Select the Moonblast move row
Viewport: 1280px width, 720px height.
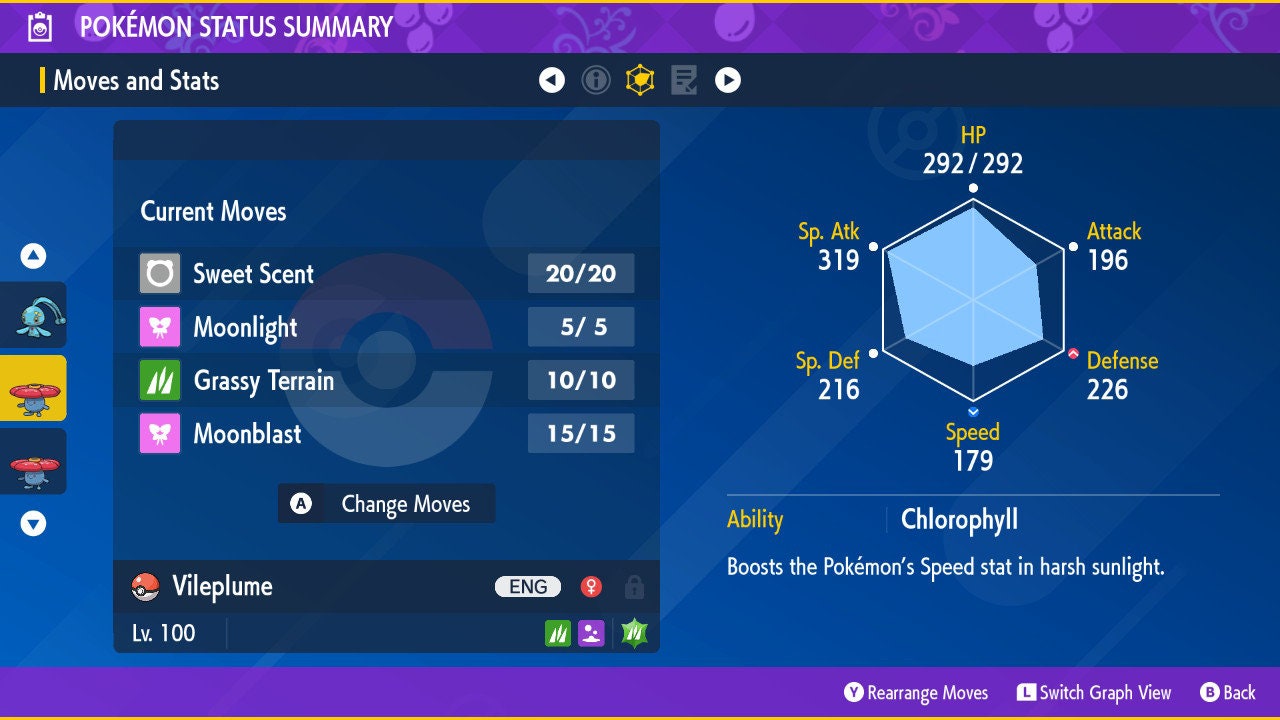386,434
